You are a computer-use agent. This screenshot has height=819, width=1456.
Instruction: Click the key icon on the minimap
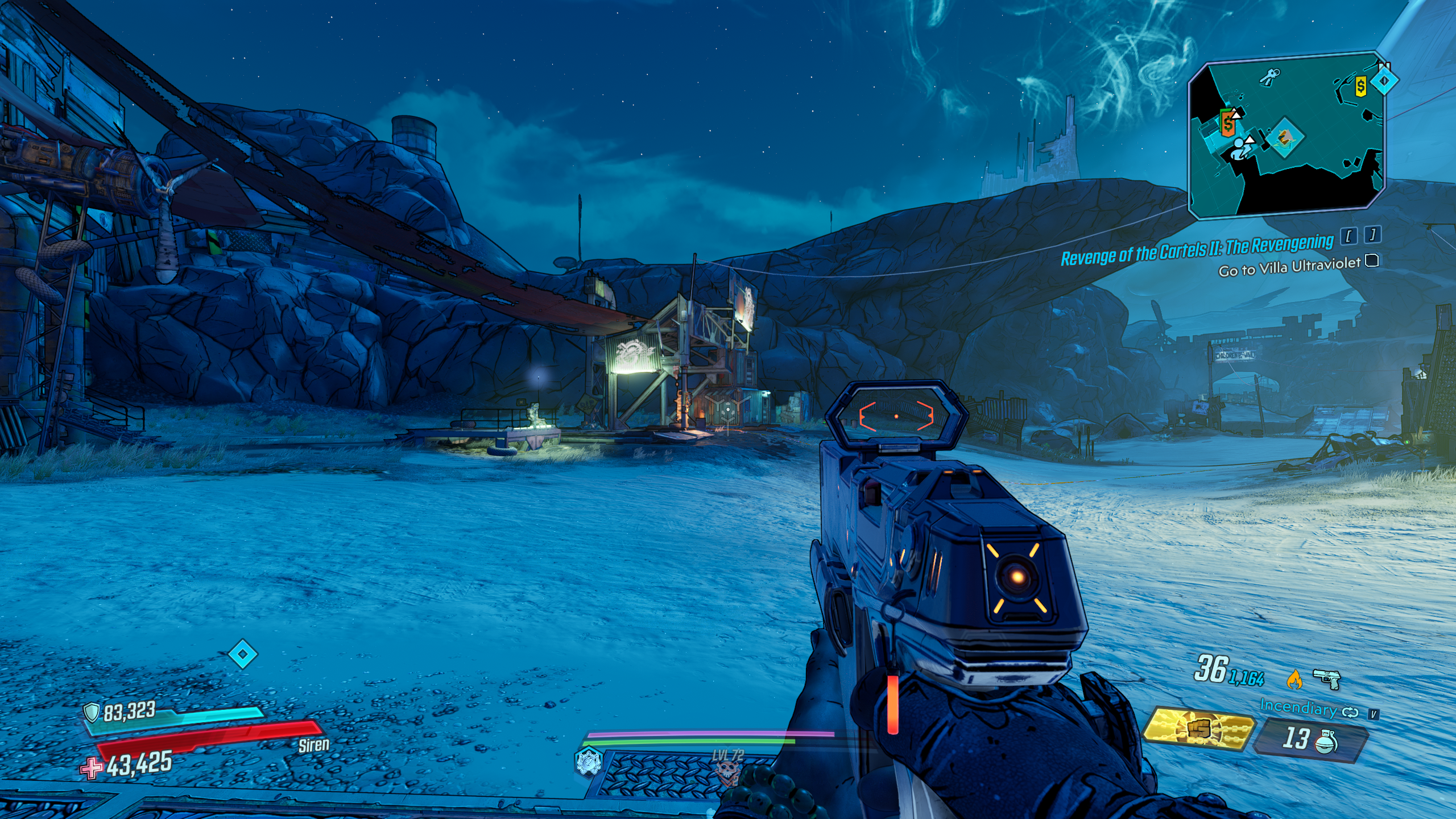(1269, 76)
